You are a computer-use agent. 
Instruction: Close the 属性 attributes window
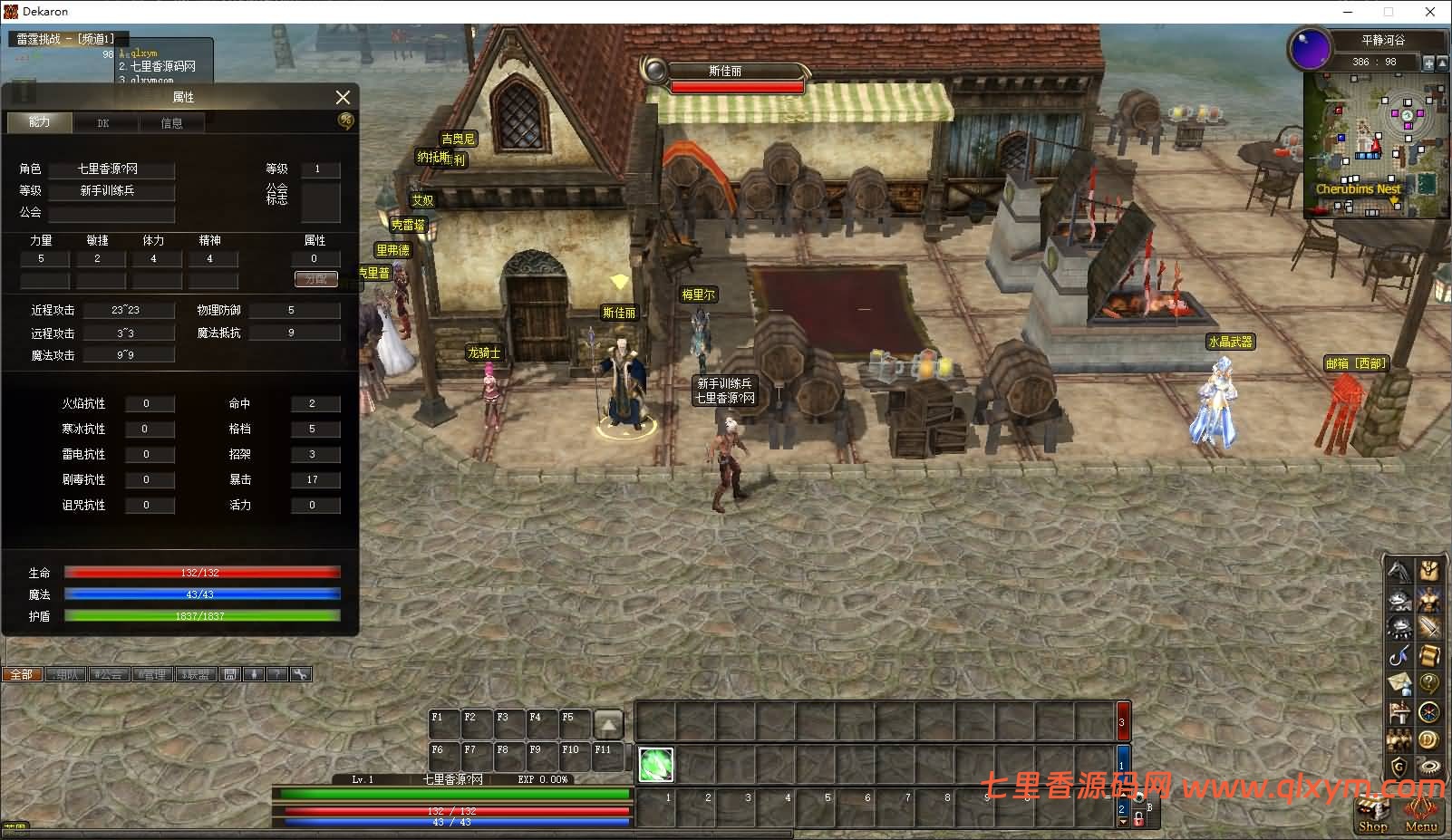[343, 97]
